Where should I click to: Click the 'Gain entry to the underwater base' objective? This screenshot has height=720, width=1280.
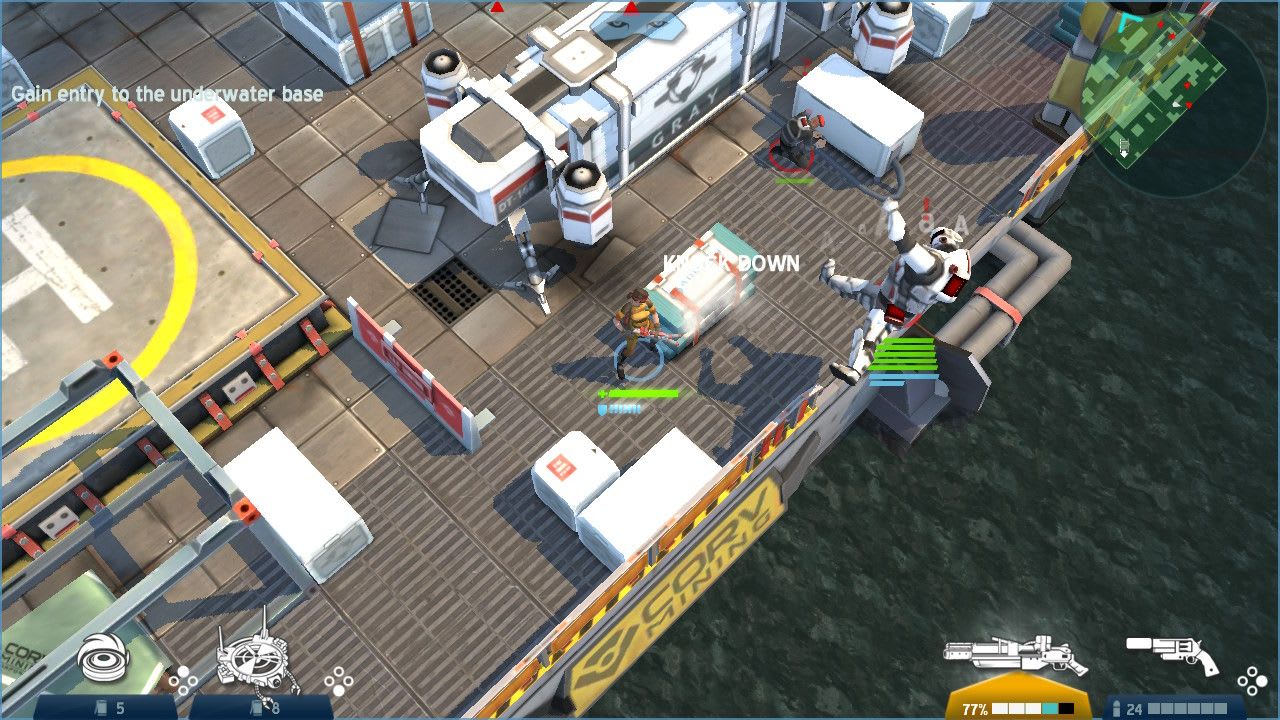click(x=165, y=95)
